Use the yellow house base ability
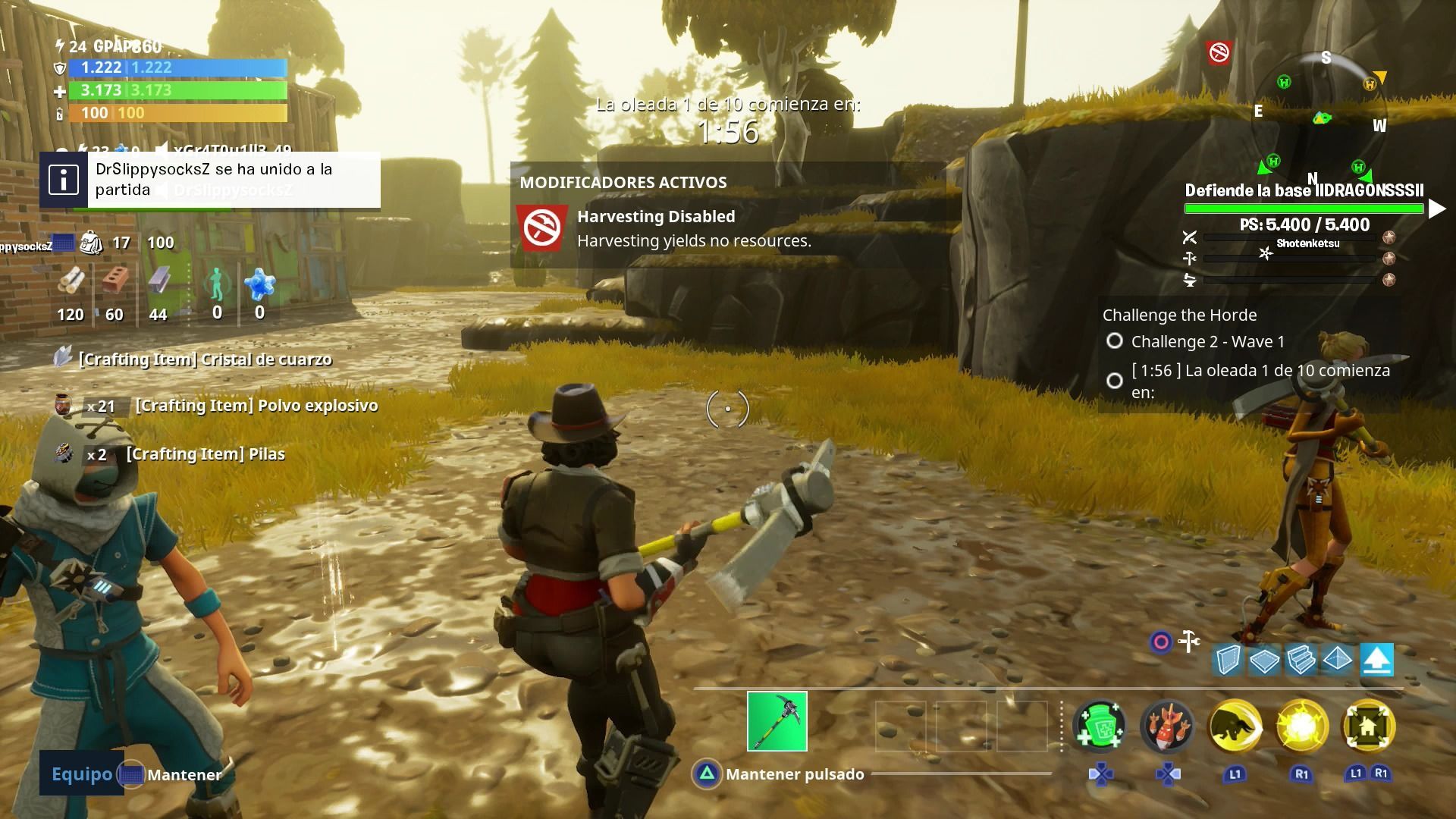 click(1368, 726)
